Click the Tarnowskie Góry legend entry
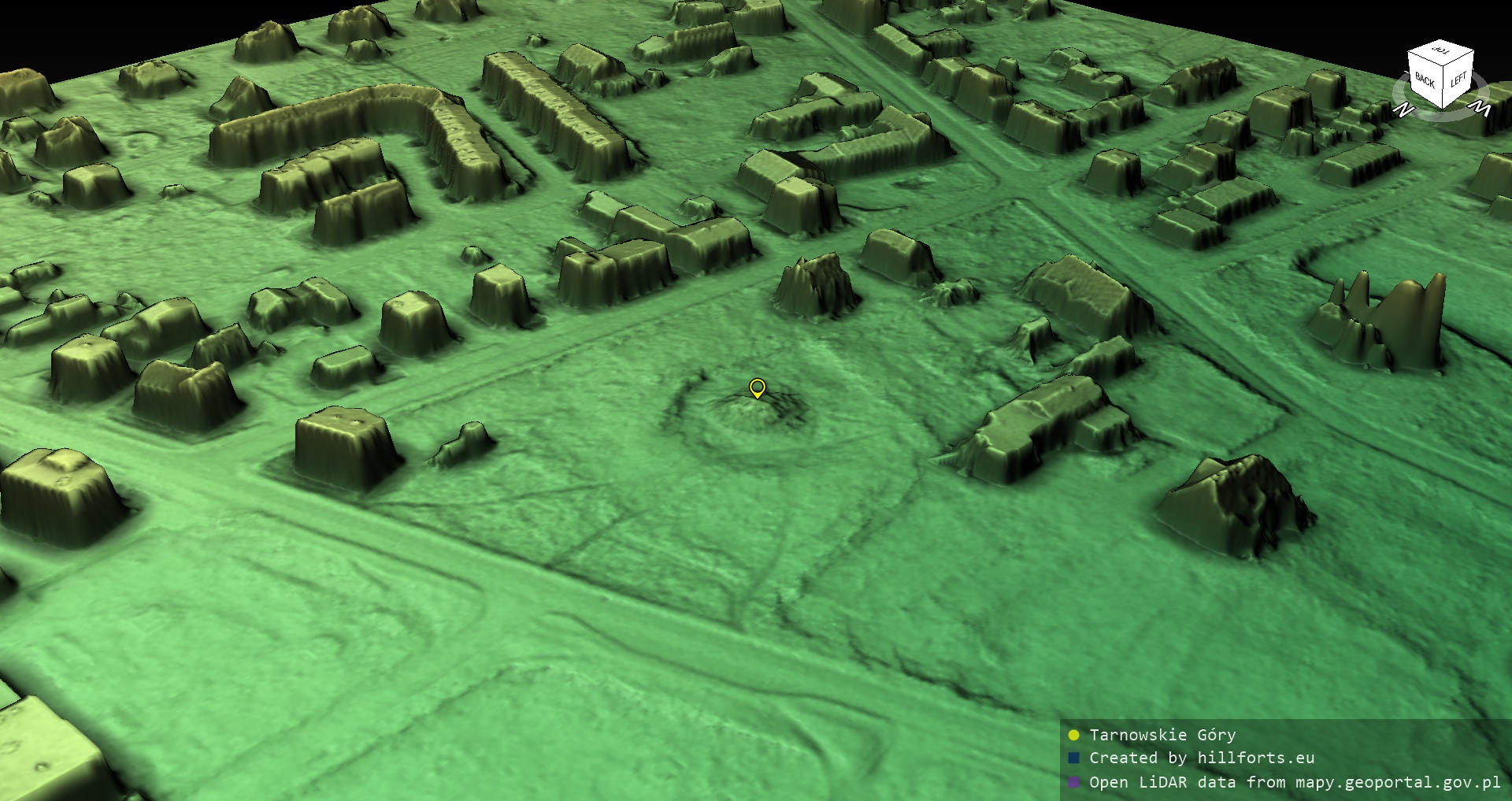The width and height of the screenshot is (1512, 801). (x=1162, y=735)
